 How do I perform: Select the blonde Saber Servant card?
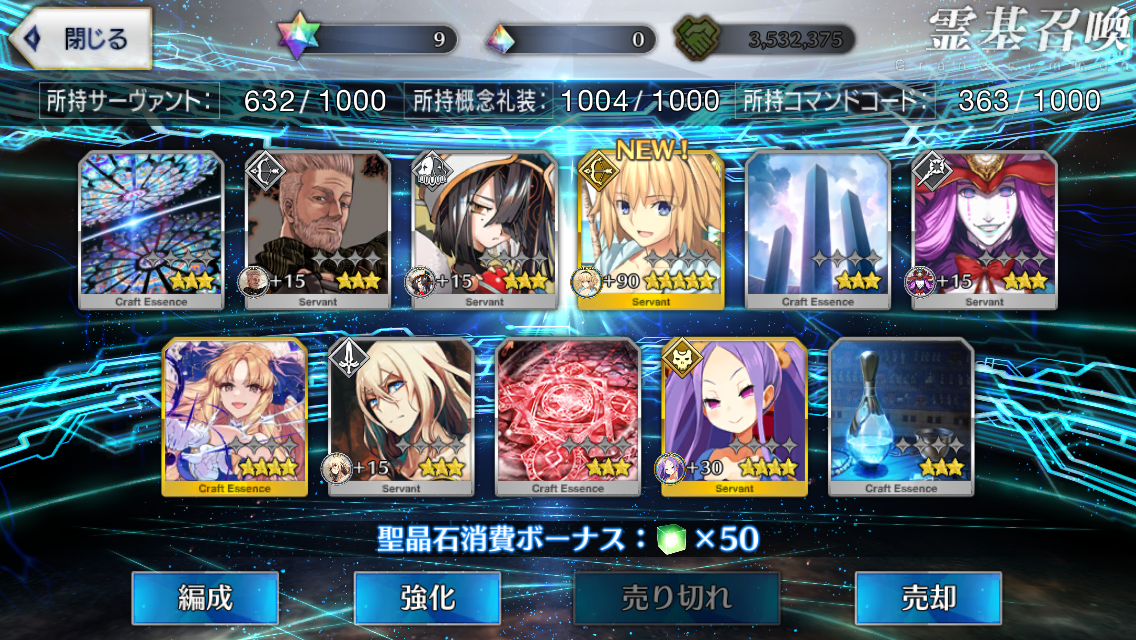point(401,416)
